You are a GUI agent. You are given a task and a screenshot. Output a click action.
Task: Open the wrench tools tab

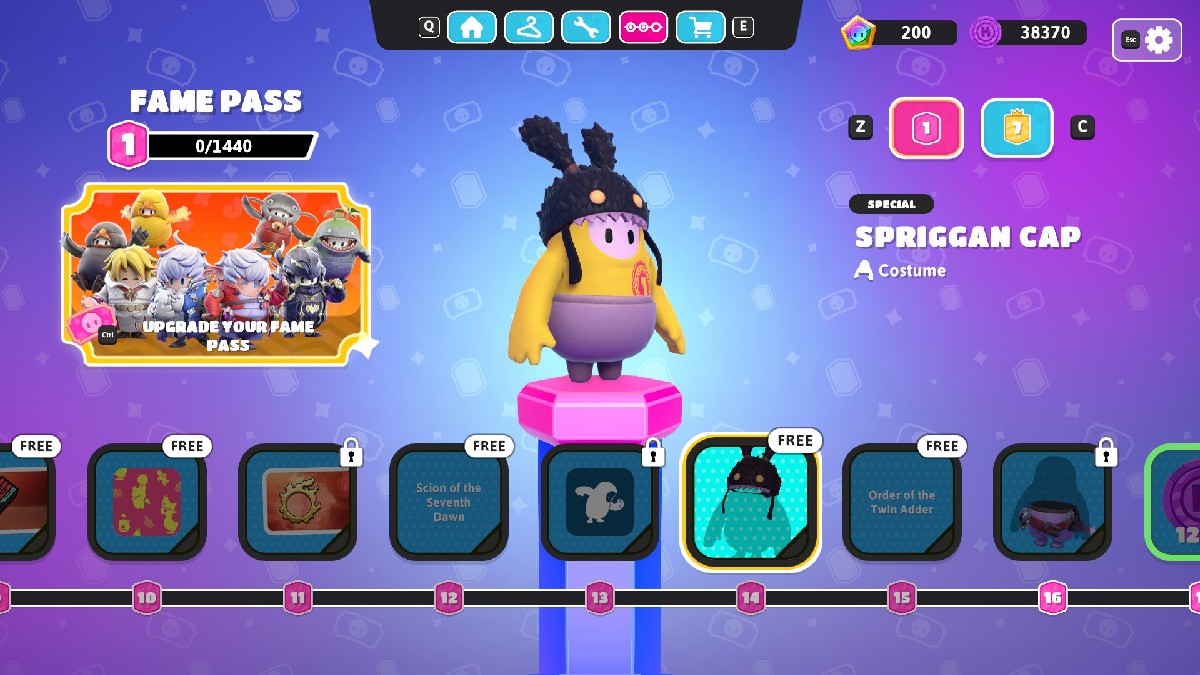click(586, 27)
